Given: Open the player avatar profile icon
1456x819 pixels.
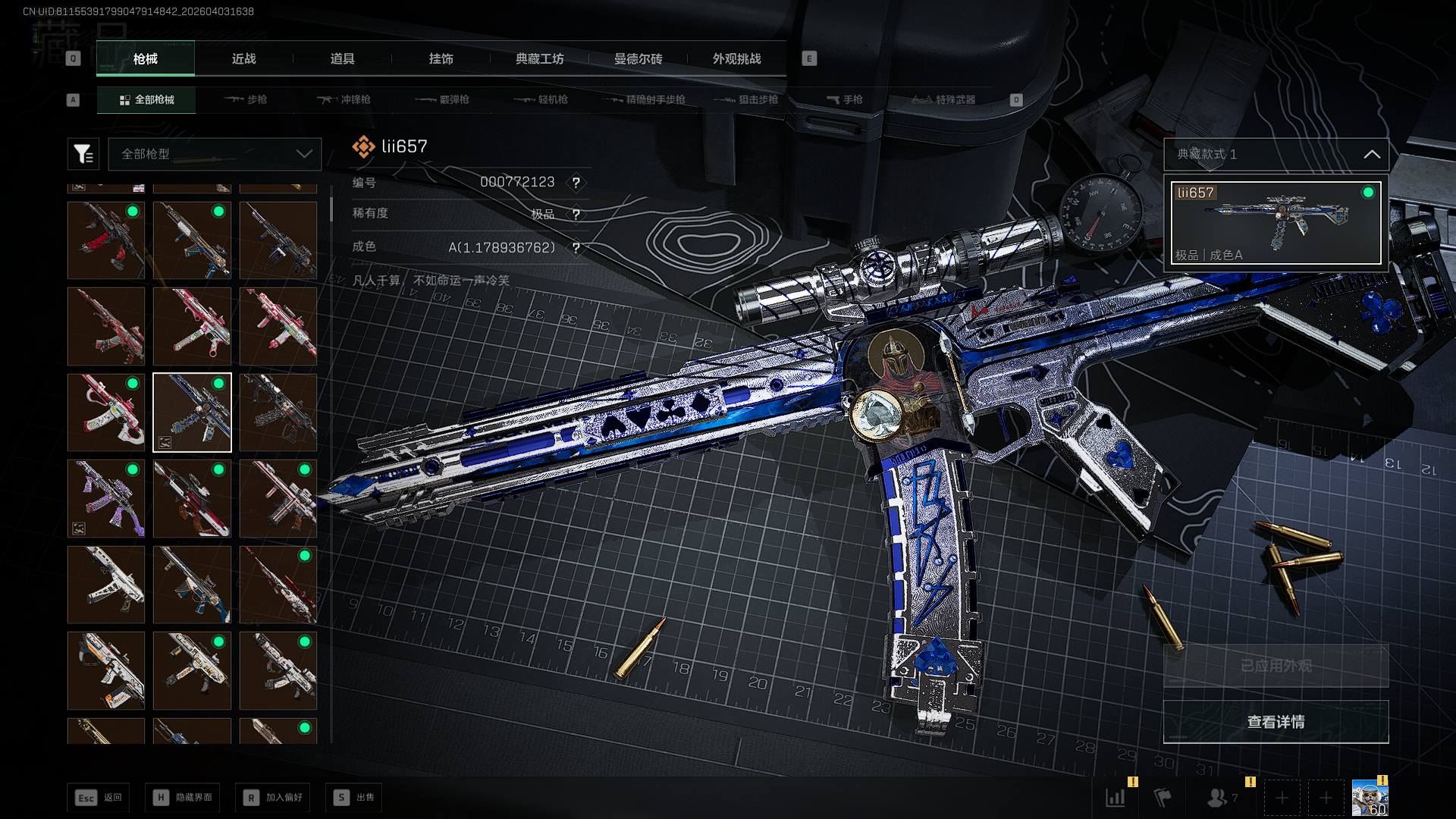Looking at the screenshot, I should tap(1370, 798).
